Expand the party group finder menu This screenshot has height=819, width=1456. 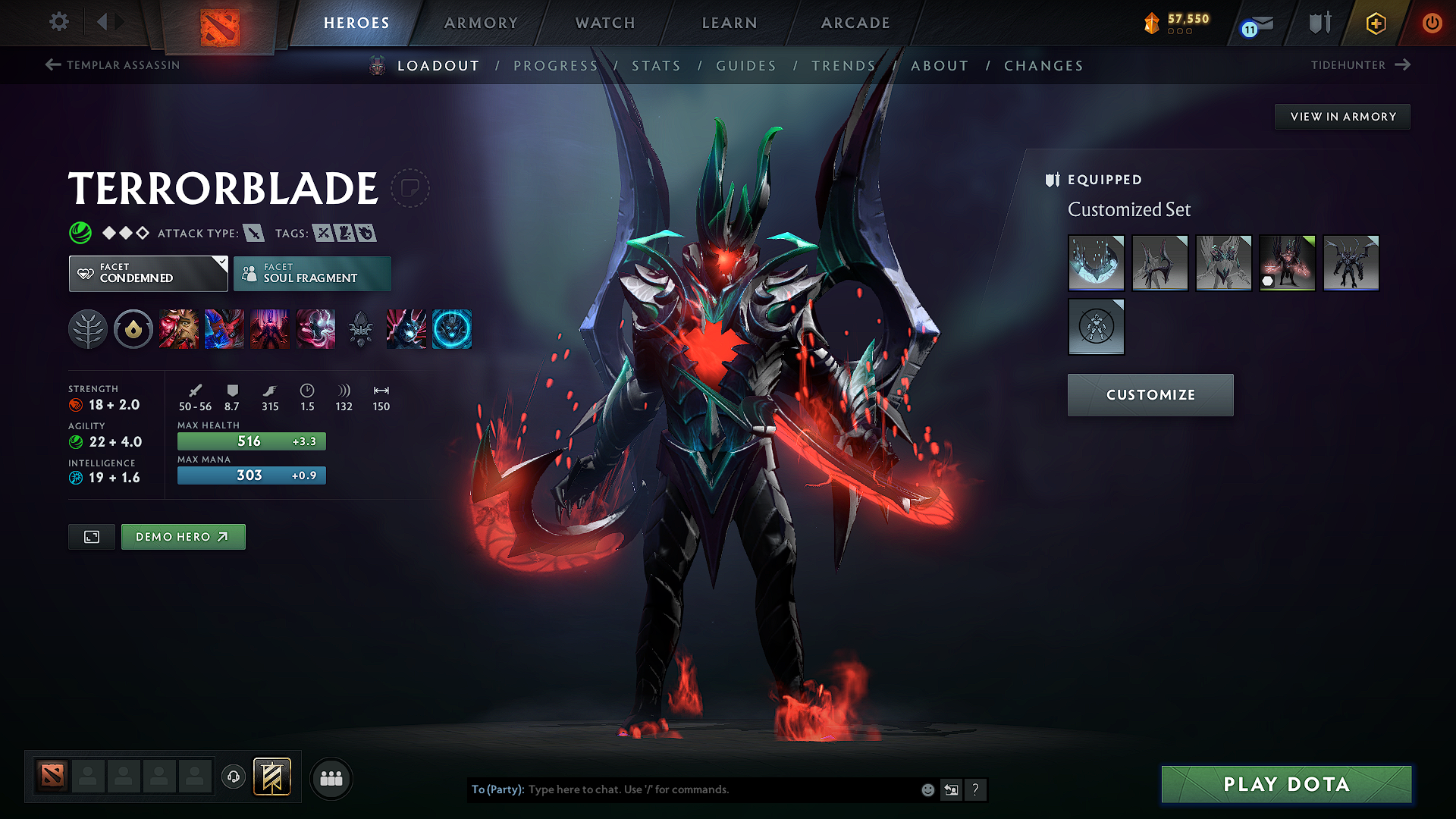[331, 778]
